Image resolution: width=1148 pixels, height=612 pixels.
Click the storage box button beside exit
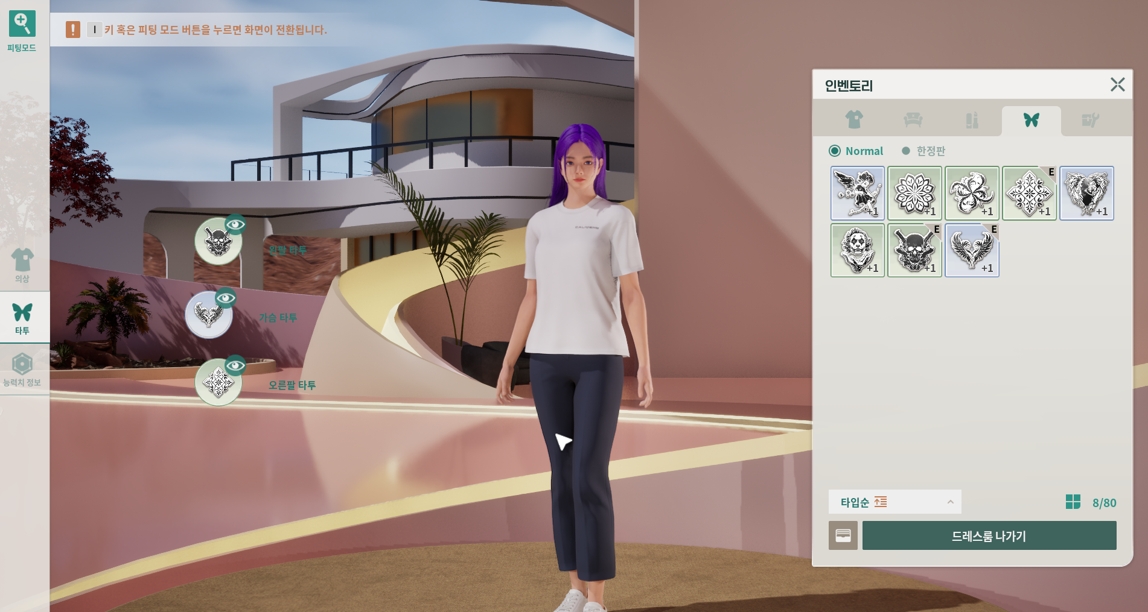pyautogui.click(x=843, y=536)
